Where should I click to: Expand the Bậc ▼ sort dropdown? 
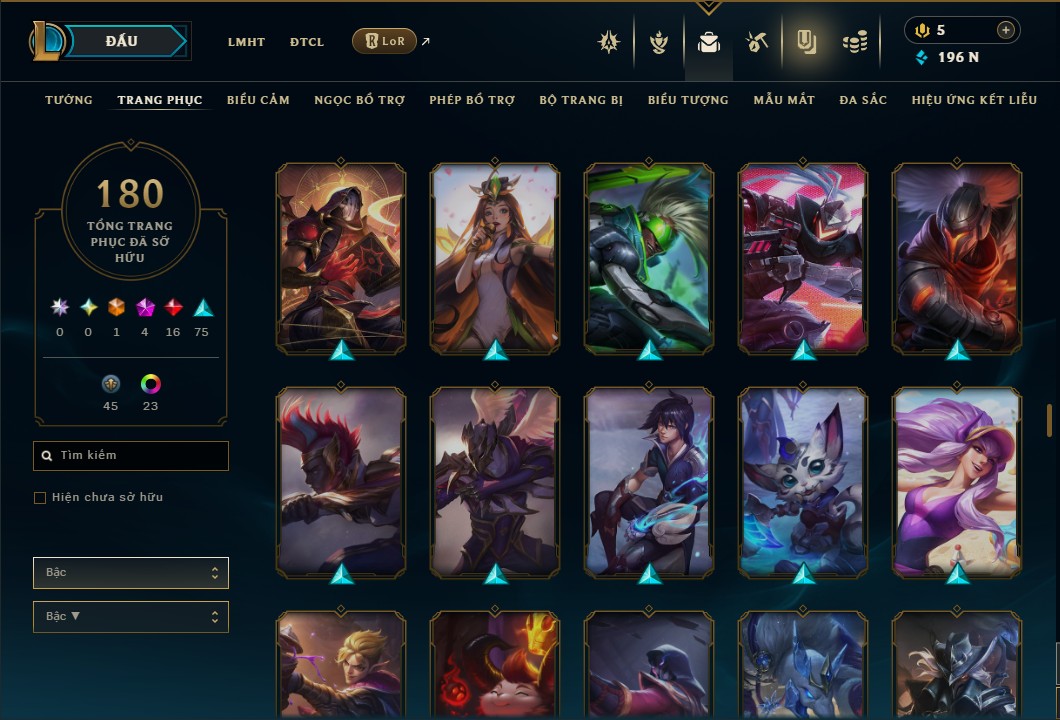(x=130, y=617)
